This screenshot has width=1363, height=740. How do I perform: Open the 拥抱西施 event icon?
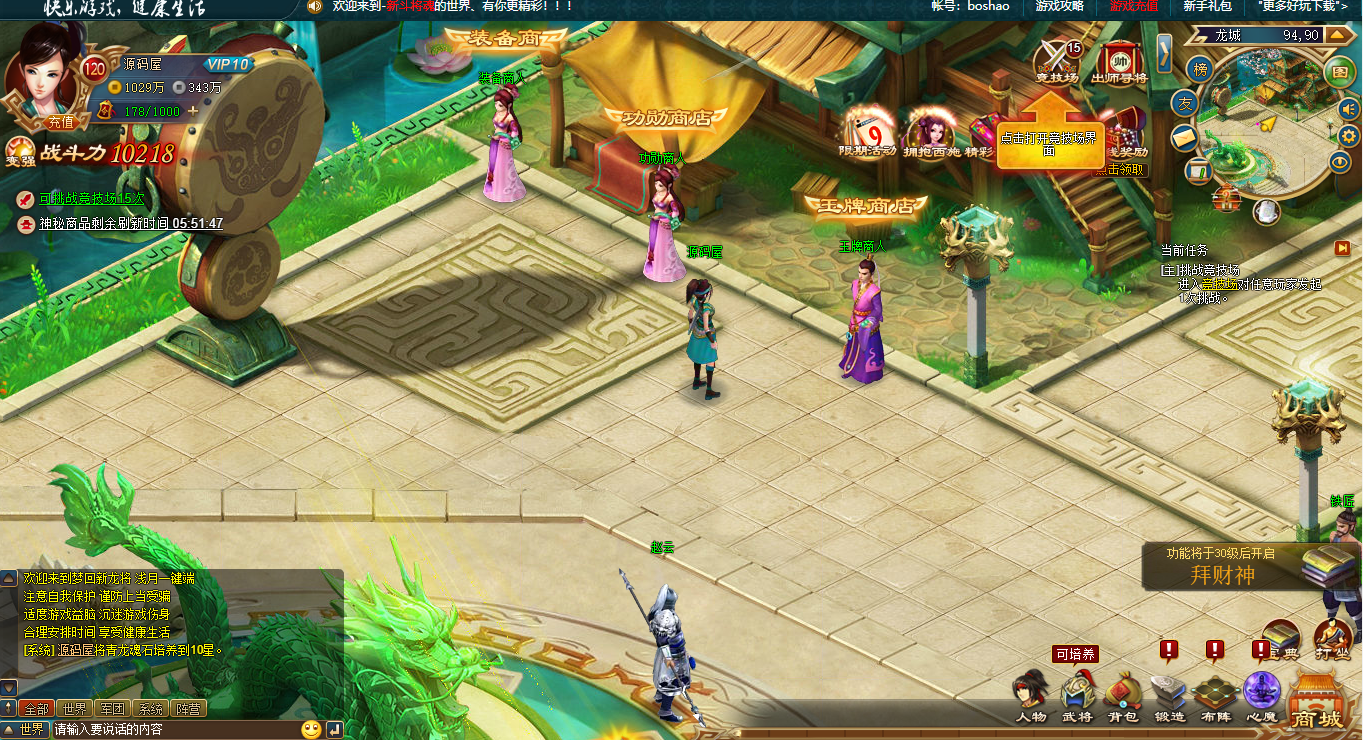click(931, 133)
